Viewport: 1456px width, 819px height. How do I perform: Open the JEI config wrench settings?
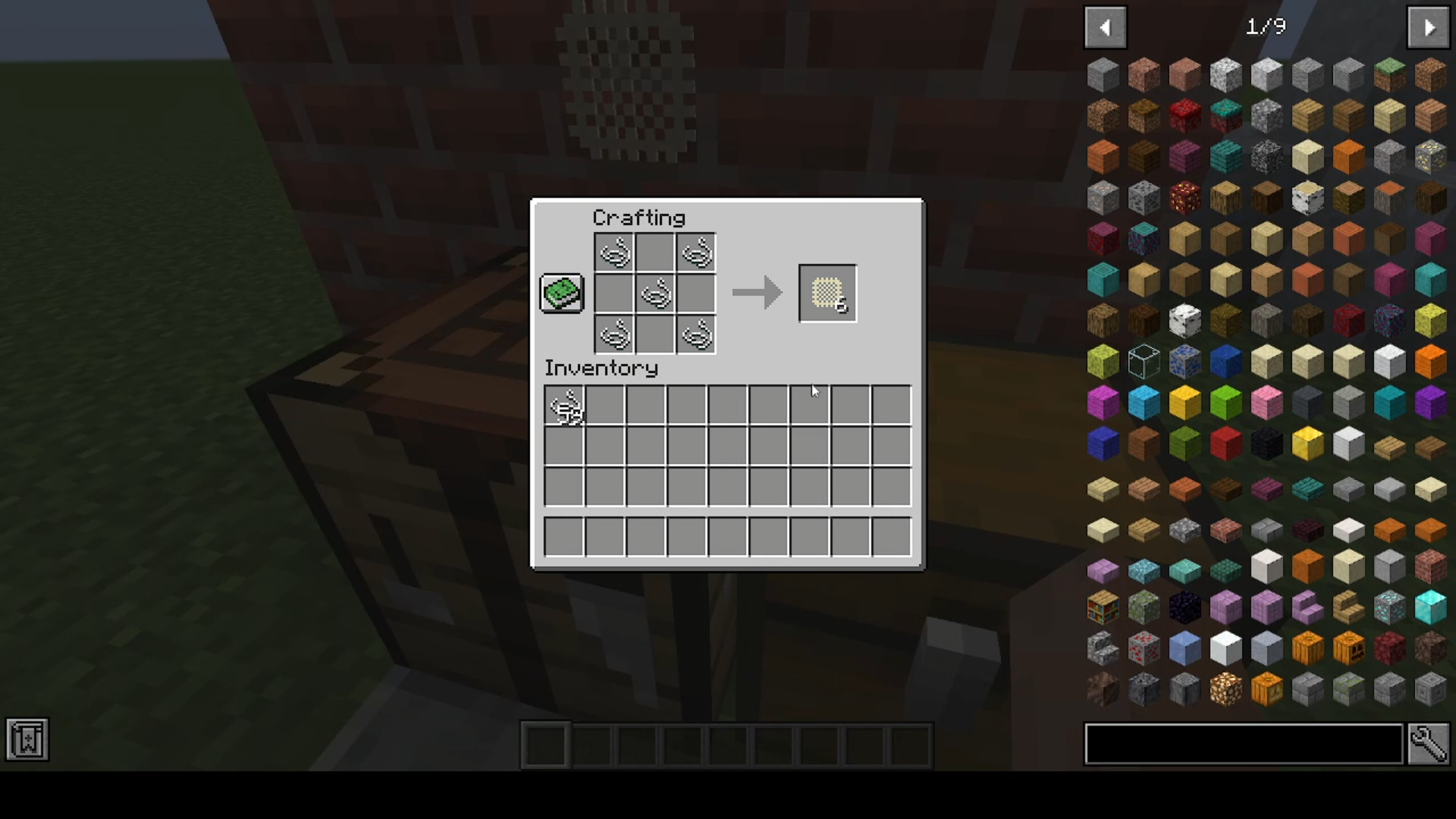(1430, 744)
